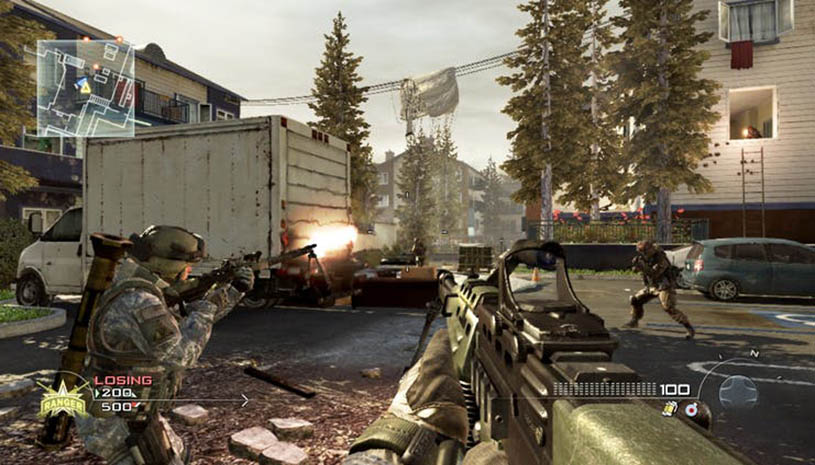Screen dimensions: 815x465
Task: Select the yellow player arrow on minimap
Action: click(86, 88)
